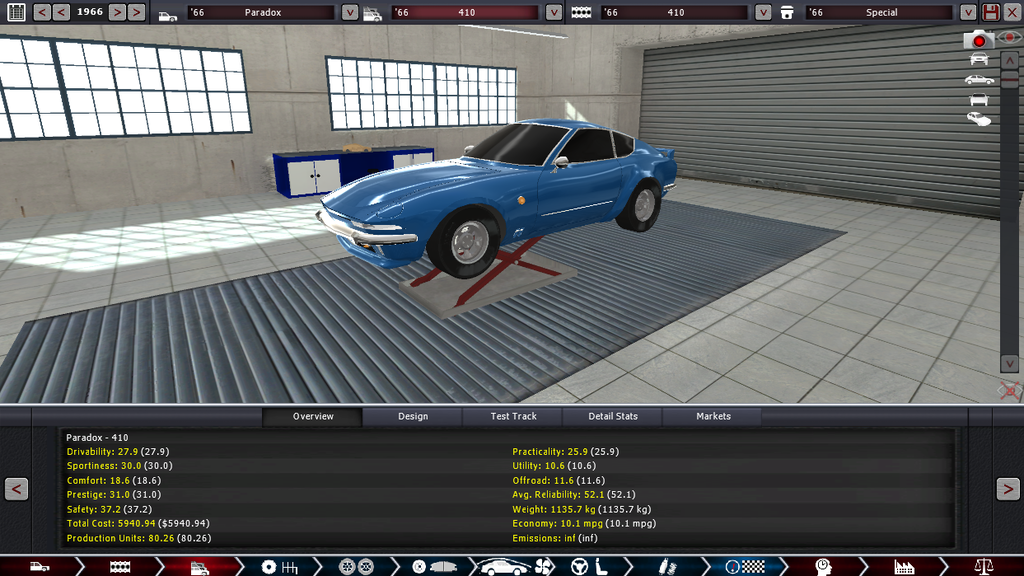The image size is (1024, 576).
Task: Open the scales icon in the bottom toolbar
Action: tap(985, 567)
